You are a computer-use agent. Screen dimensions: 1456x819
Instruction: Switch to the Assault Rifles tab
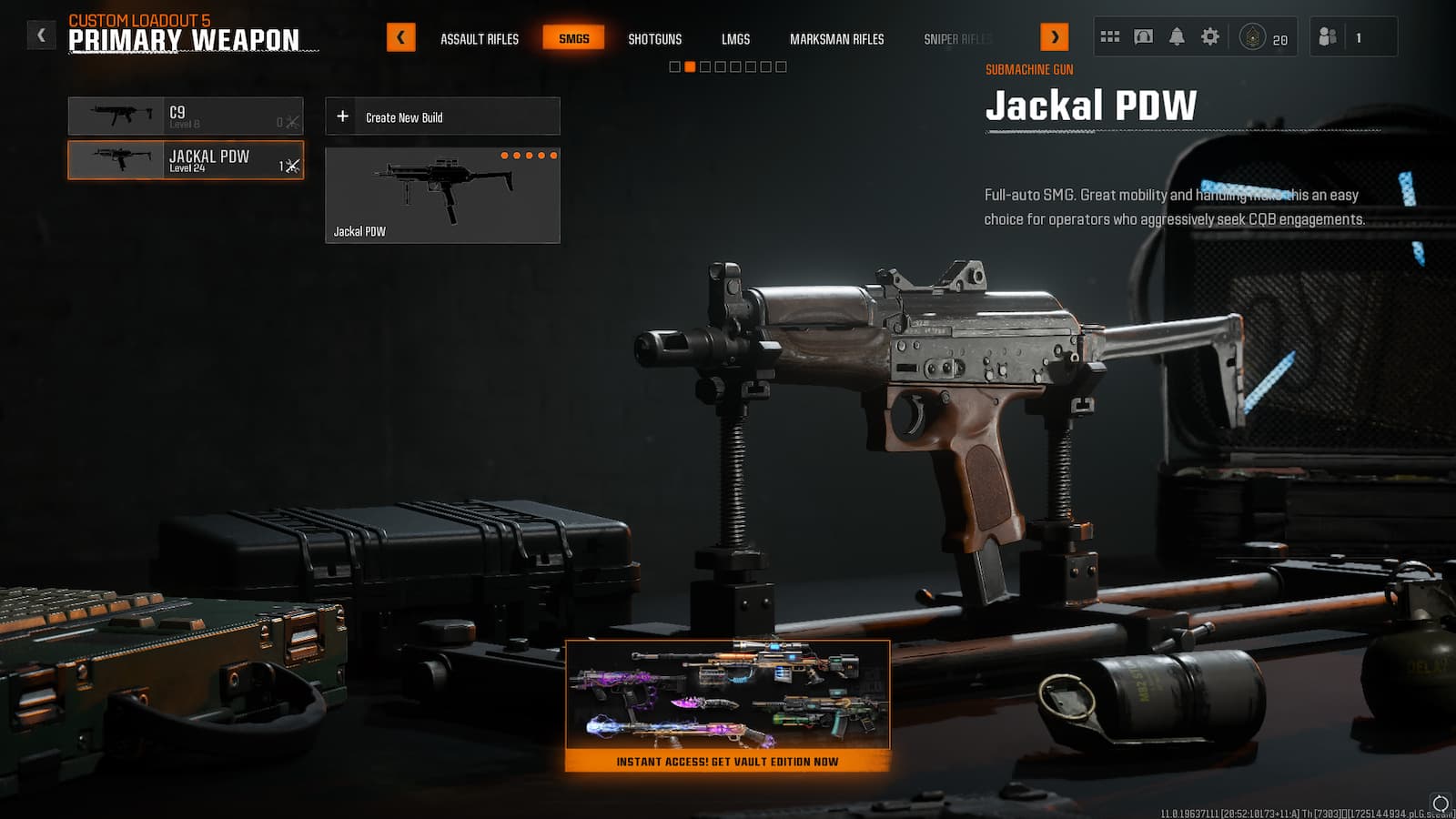coord(478,39)
